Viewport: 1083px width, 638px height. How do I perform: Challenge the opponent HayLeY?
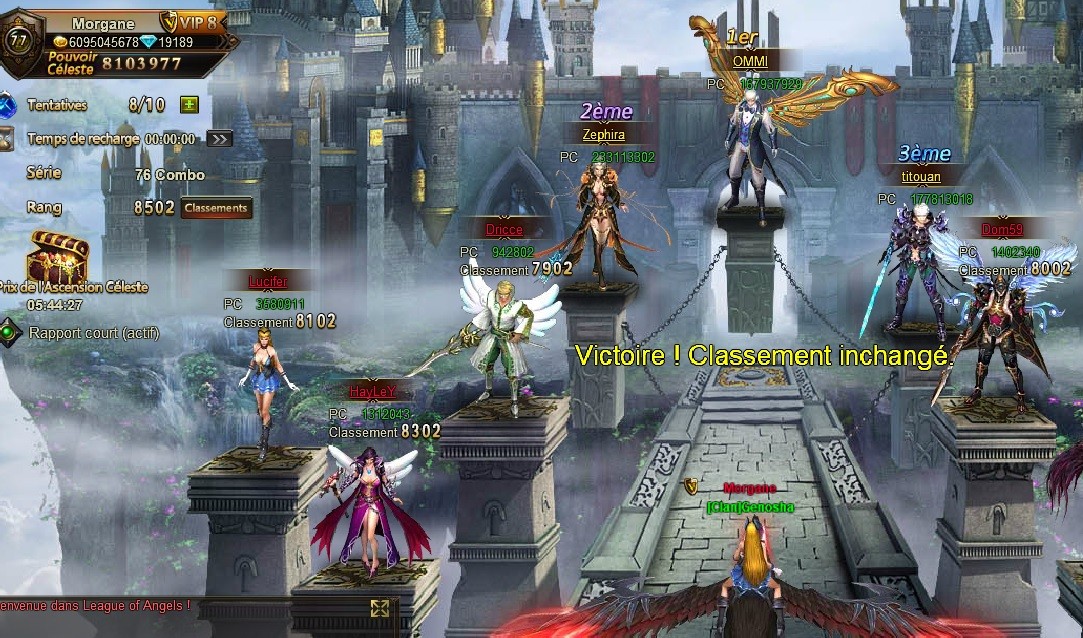371,505
